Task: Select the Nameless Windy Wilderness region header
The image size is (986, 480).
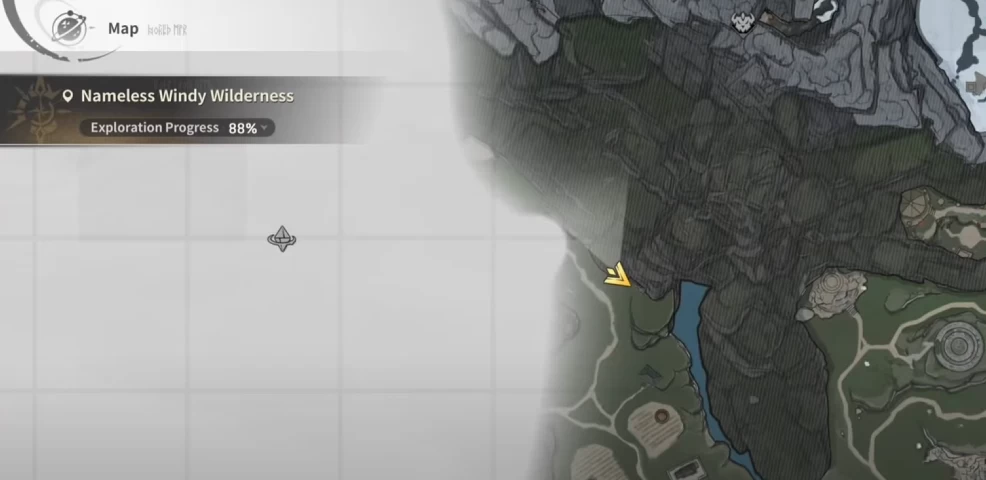Action: 186,96
